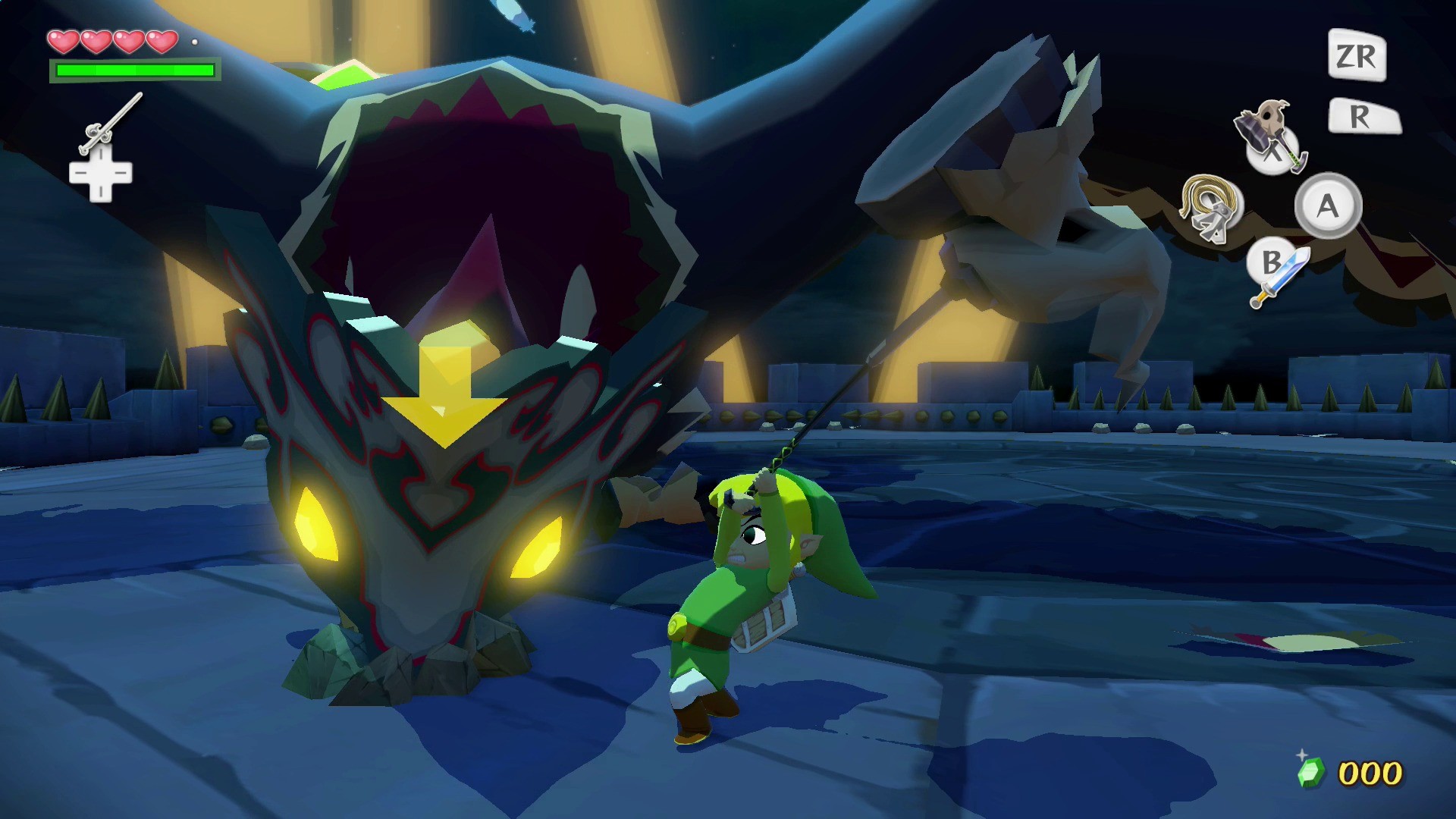Viewport: 1456px width, 819px height.
Task: Click the small white dot beside the hearts
Action: click(x=196, y=42)
